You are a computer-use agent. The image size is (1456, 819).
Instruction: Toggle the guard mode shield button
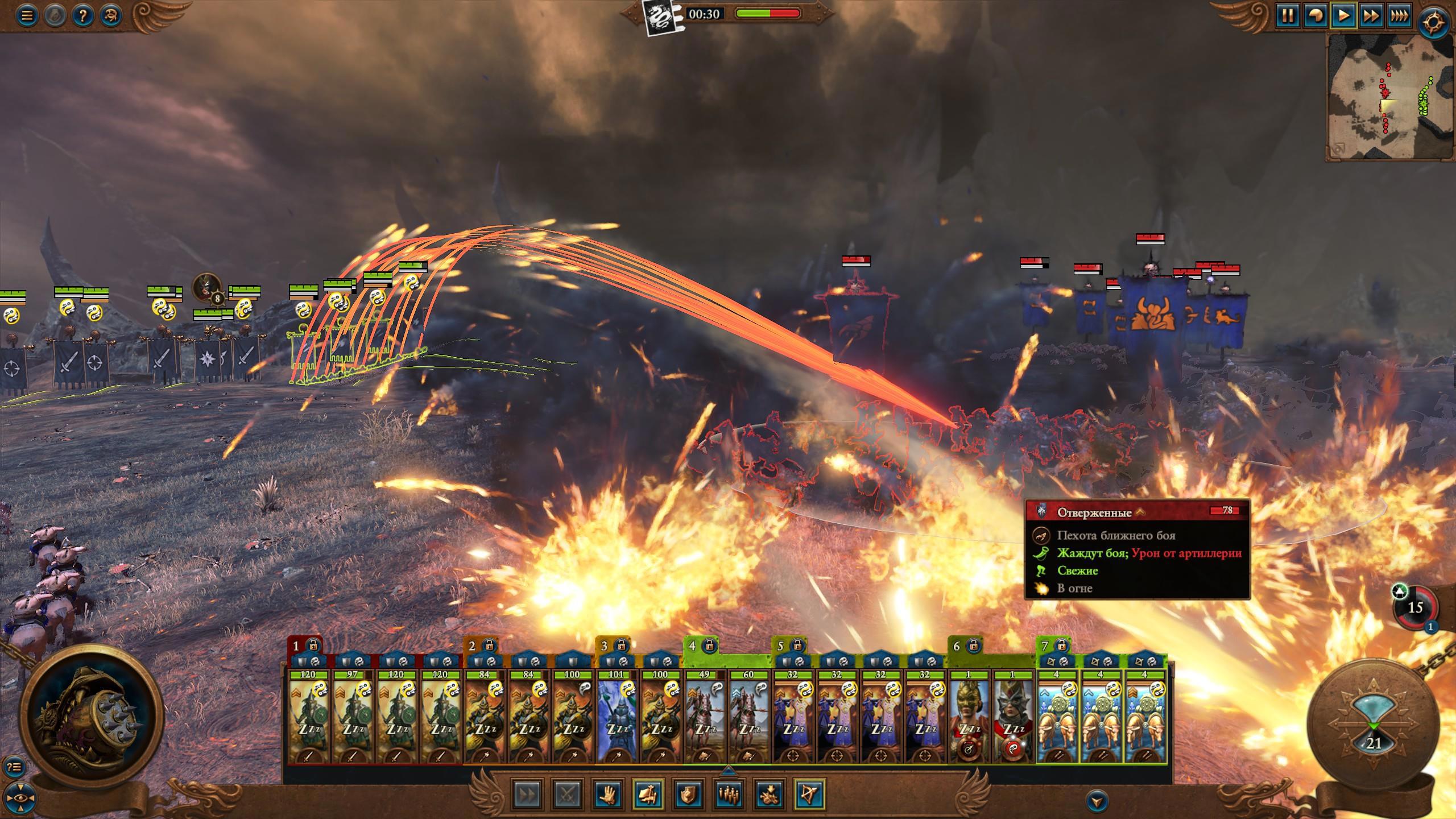click(x=687, y=794)
